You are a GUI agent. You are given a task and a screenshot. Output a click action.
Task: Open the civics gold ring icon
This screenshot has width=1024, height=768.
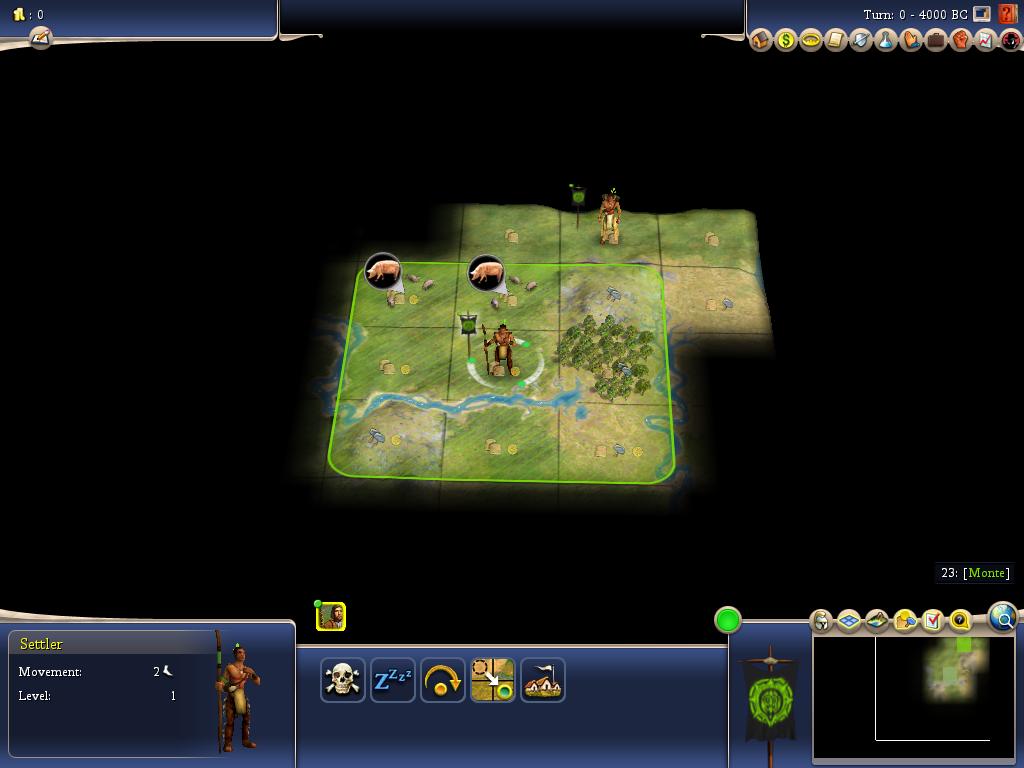click(811, 41)
